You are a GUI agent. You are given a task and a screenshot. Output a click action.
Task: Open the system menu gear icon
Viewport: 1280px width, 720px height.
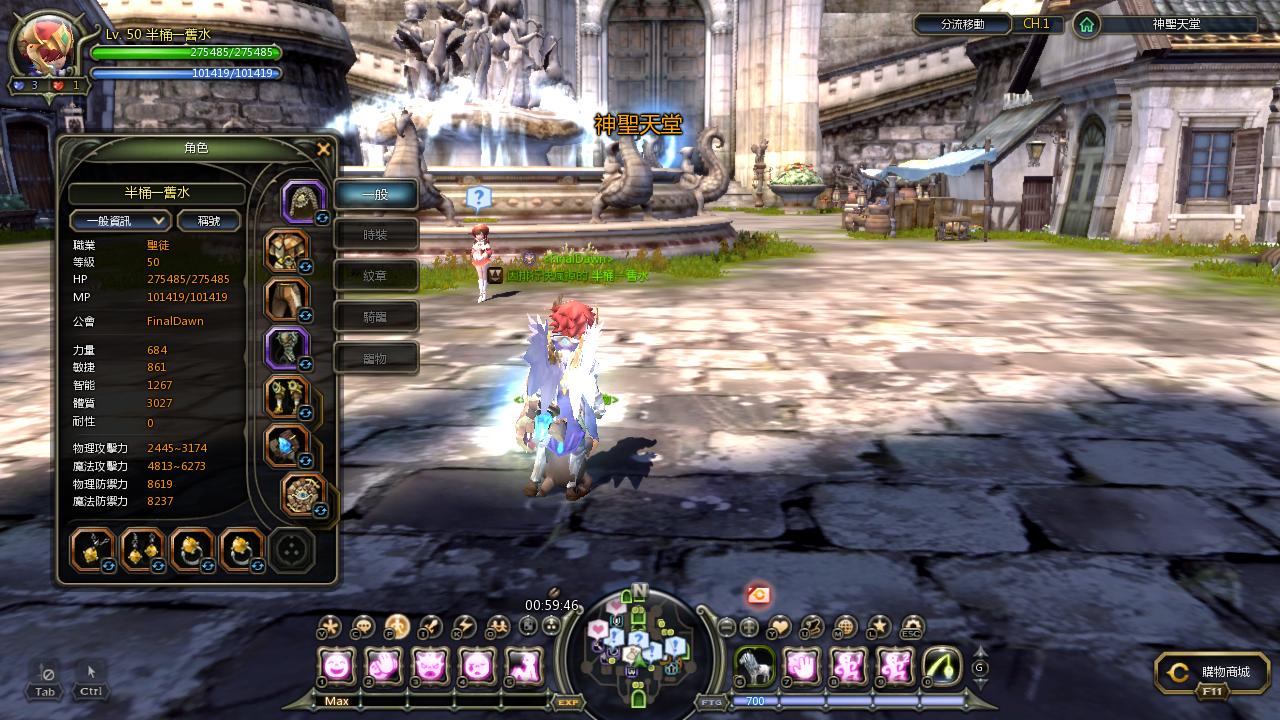(x=911, y=627)
